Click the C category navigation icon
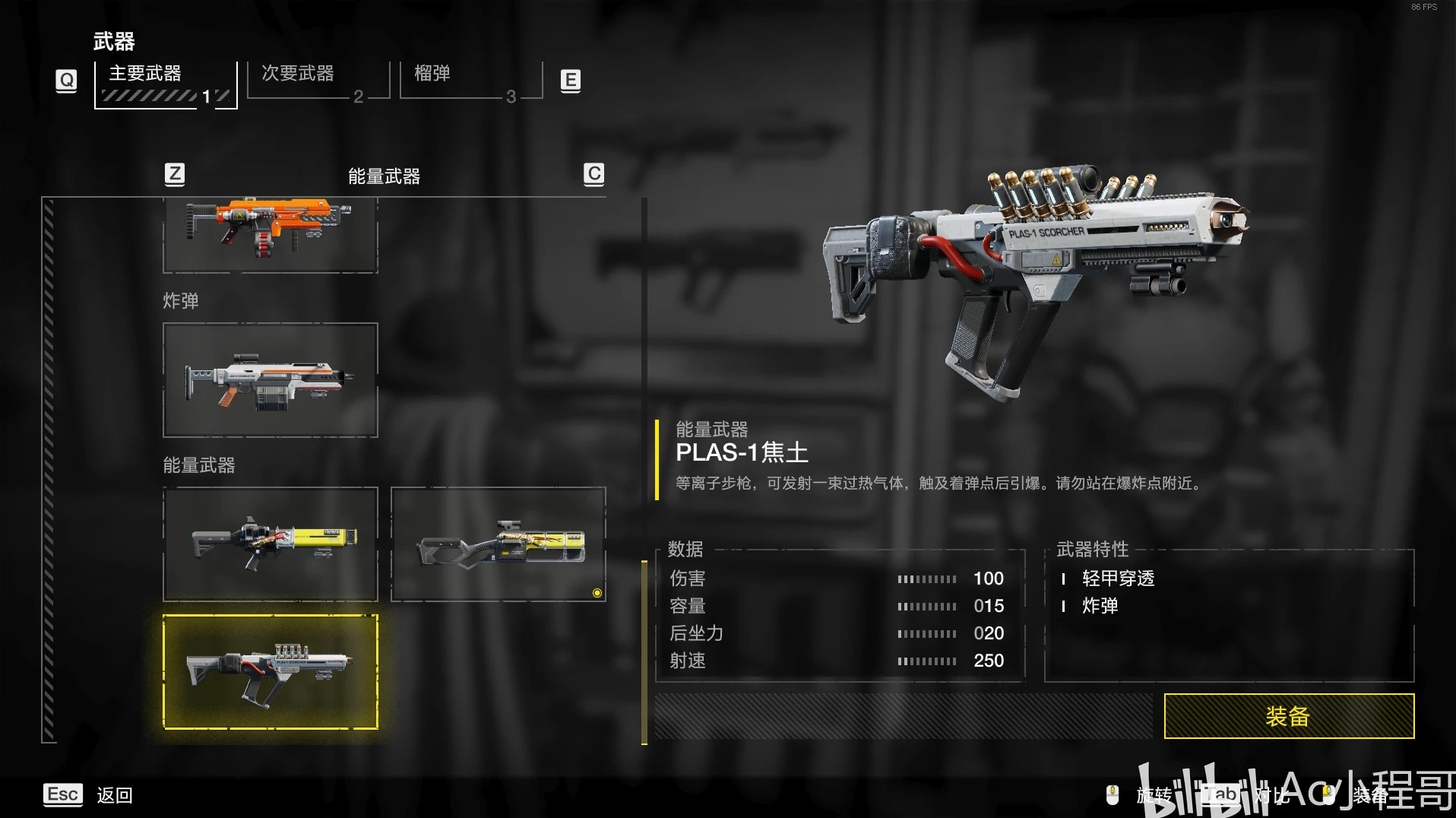The width and height of the screenshot is (1456, 818). pyautogui.click(x=593, y=174)
